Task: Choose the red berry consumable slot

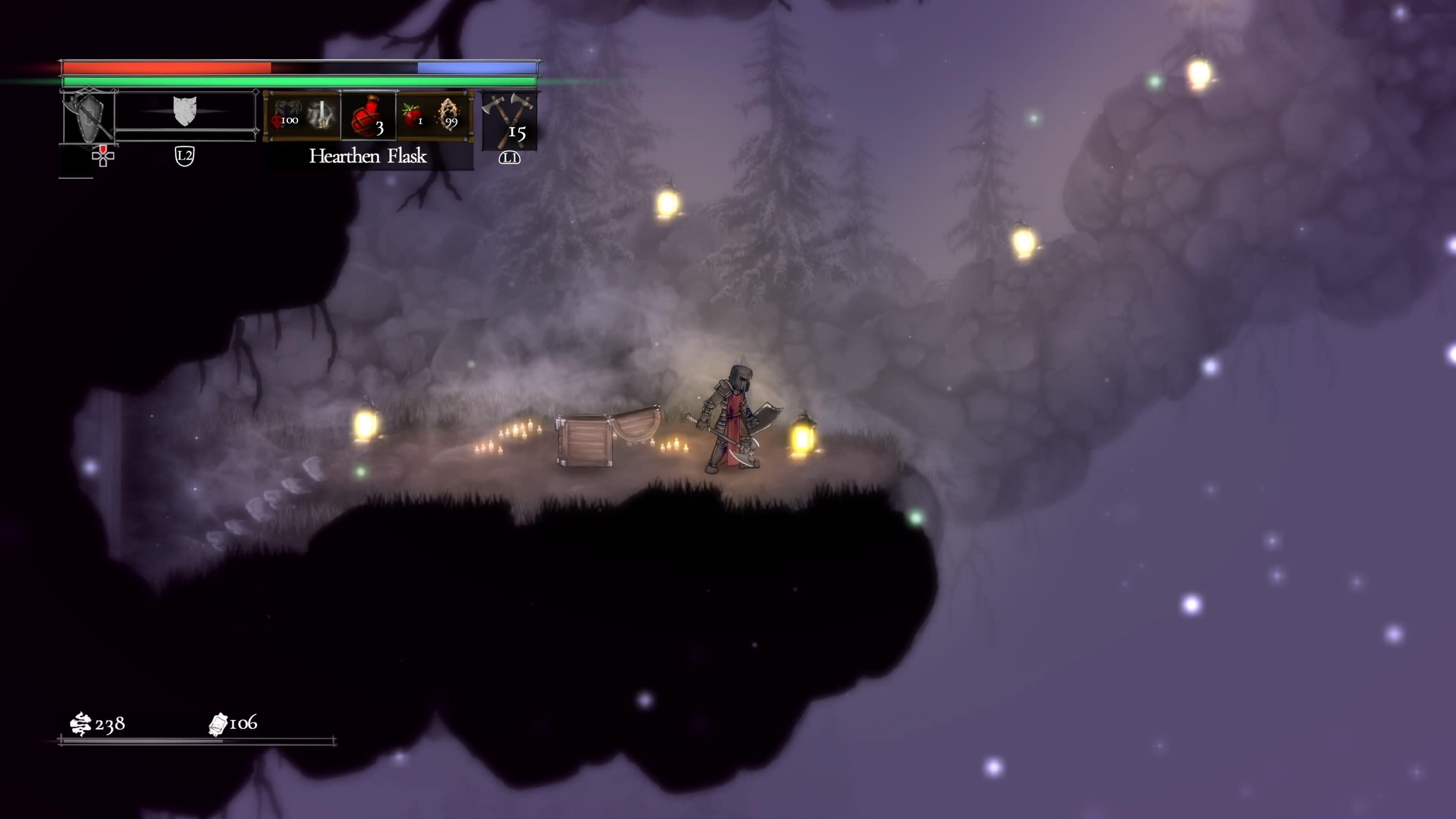Action: coord(413,115)
